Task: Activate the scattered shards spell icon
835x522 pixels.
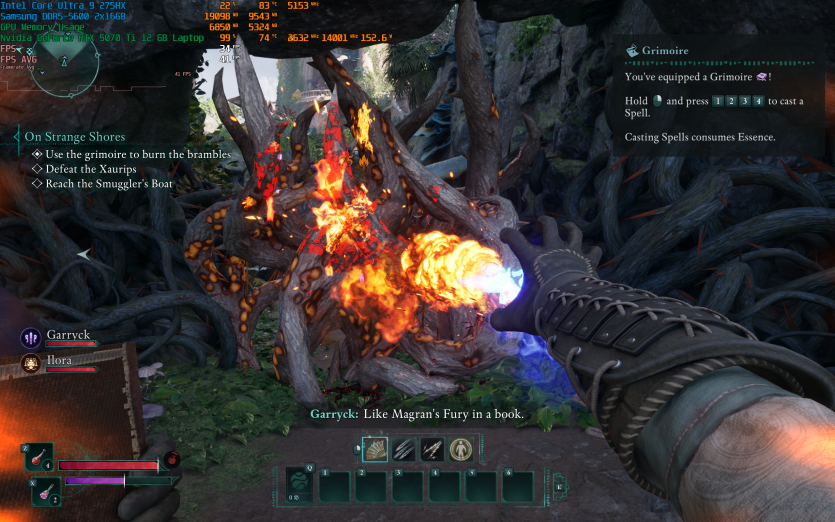Action: (x=432, y=450)
